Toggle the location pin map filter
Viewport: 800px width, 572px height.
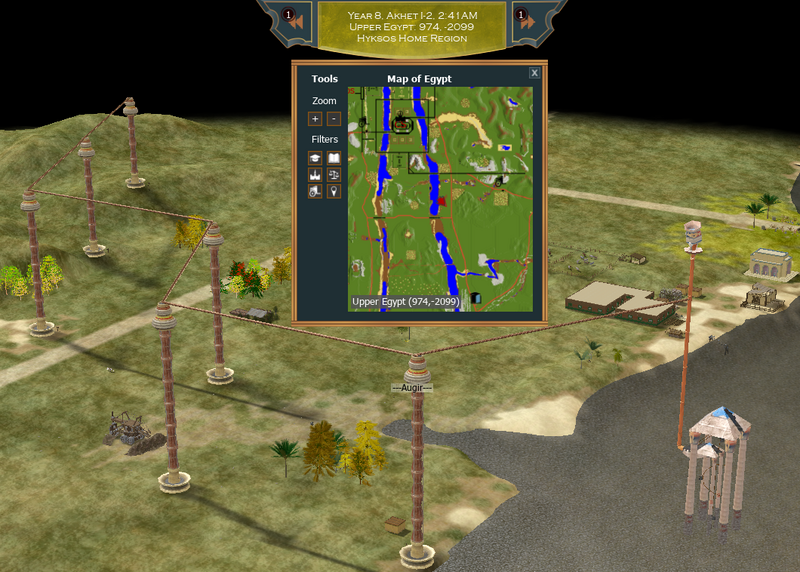(x=334, y=191)
